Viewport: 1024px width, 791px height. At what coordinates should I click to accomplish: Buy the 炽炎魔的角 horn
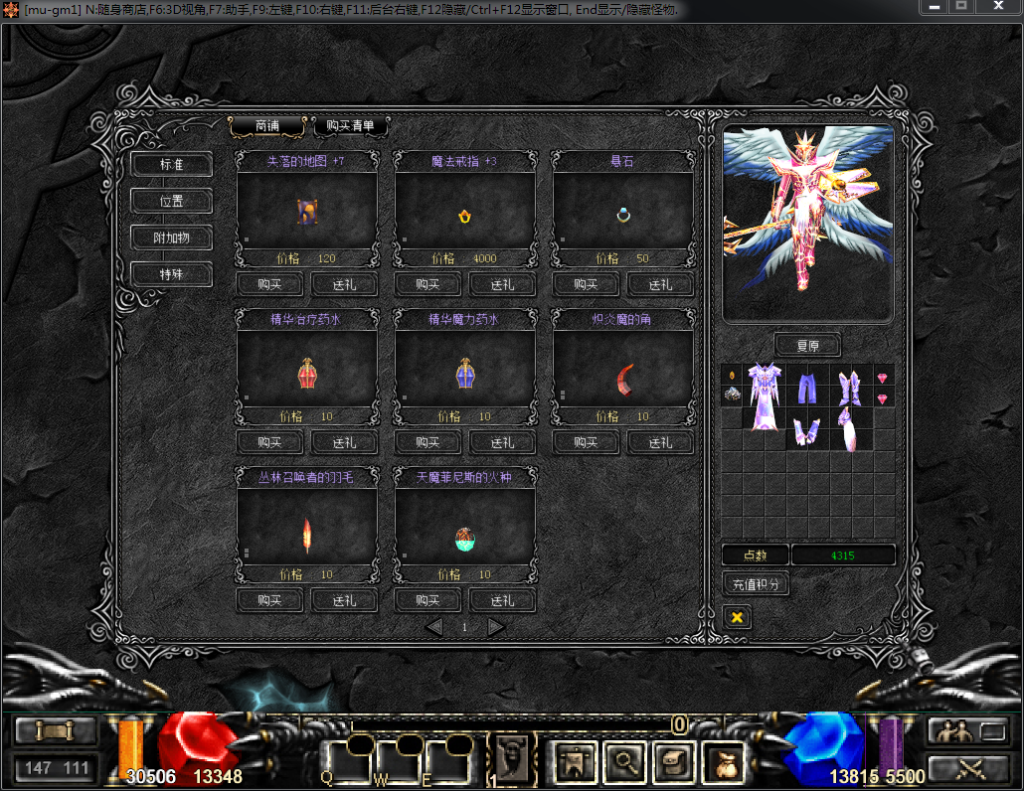(586, 442)
